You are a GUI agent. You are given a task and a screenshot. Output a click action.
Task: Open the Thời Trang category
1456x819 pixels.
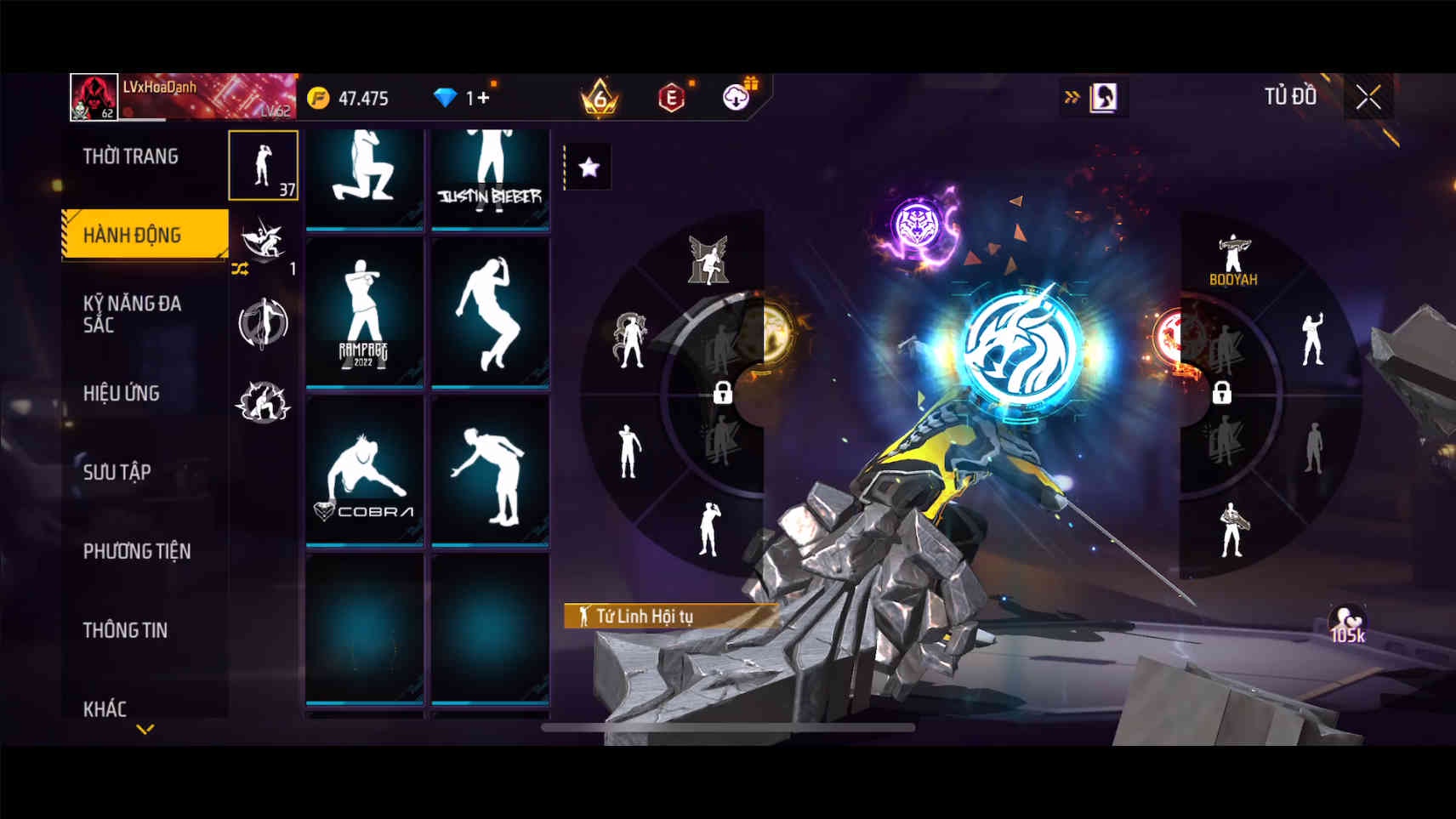pos(131,156)
